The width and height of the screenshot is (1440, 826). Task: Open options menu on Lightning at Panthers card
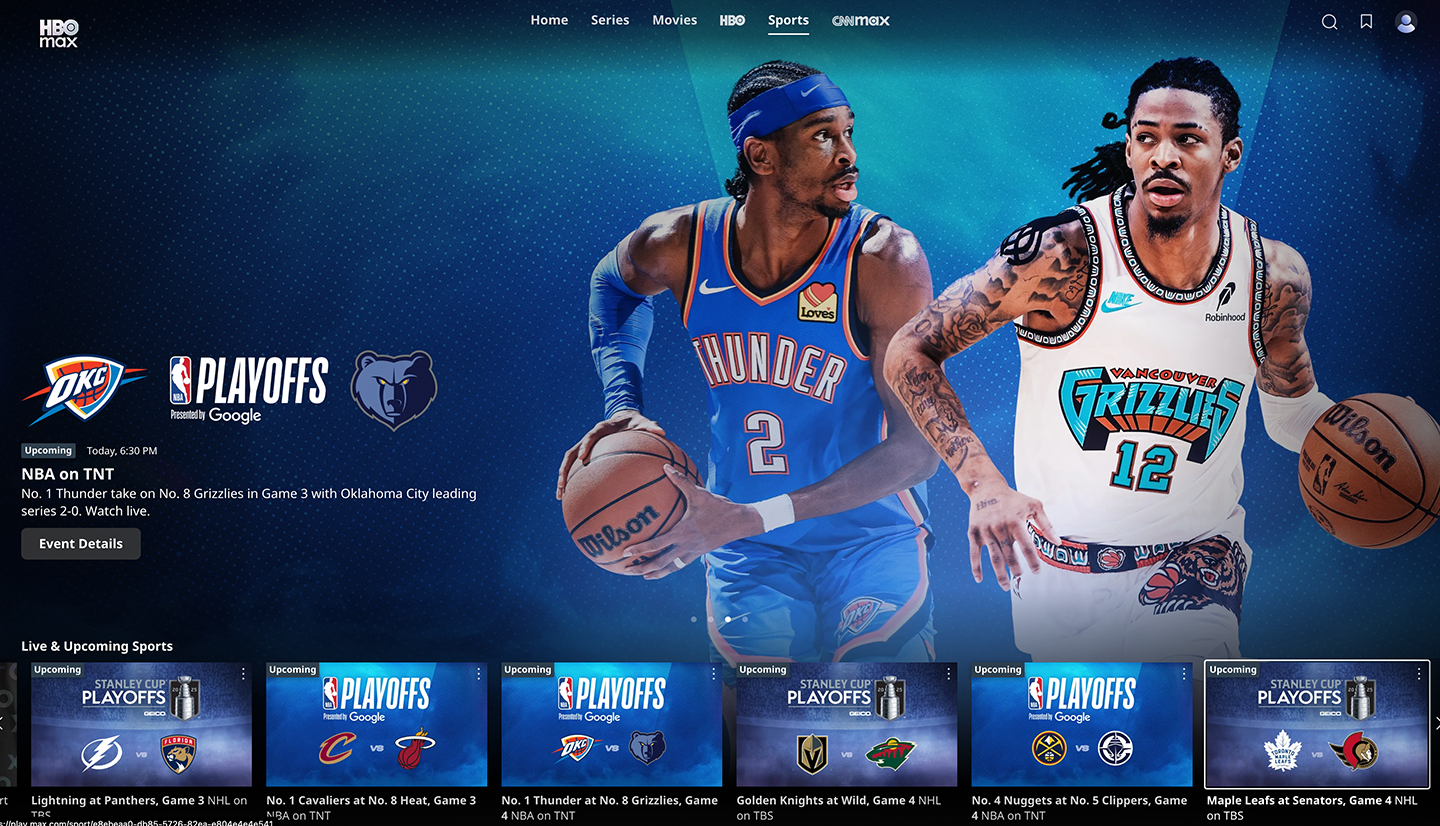pyautogui.click(x=243, y=673)
